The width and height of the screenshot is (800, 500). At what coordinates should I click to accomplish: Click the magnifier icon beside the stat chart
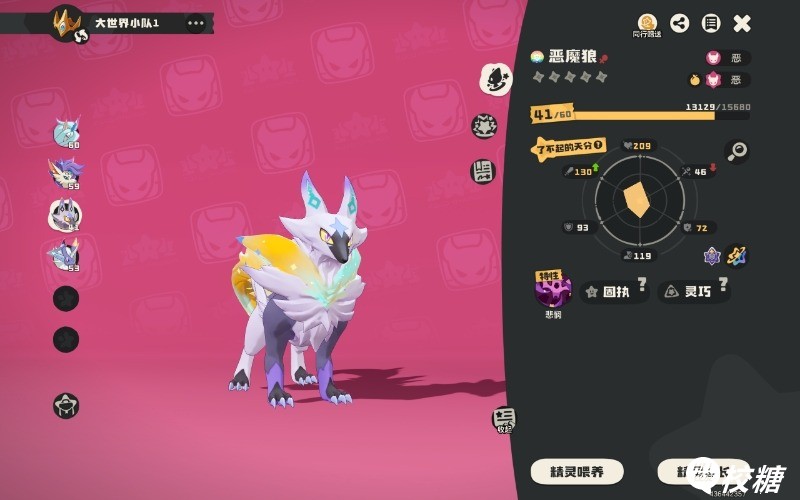737,151
